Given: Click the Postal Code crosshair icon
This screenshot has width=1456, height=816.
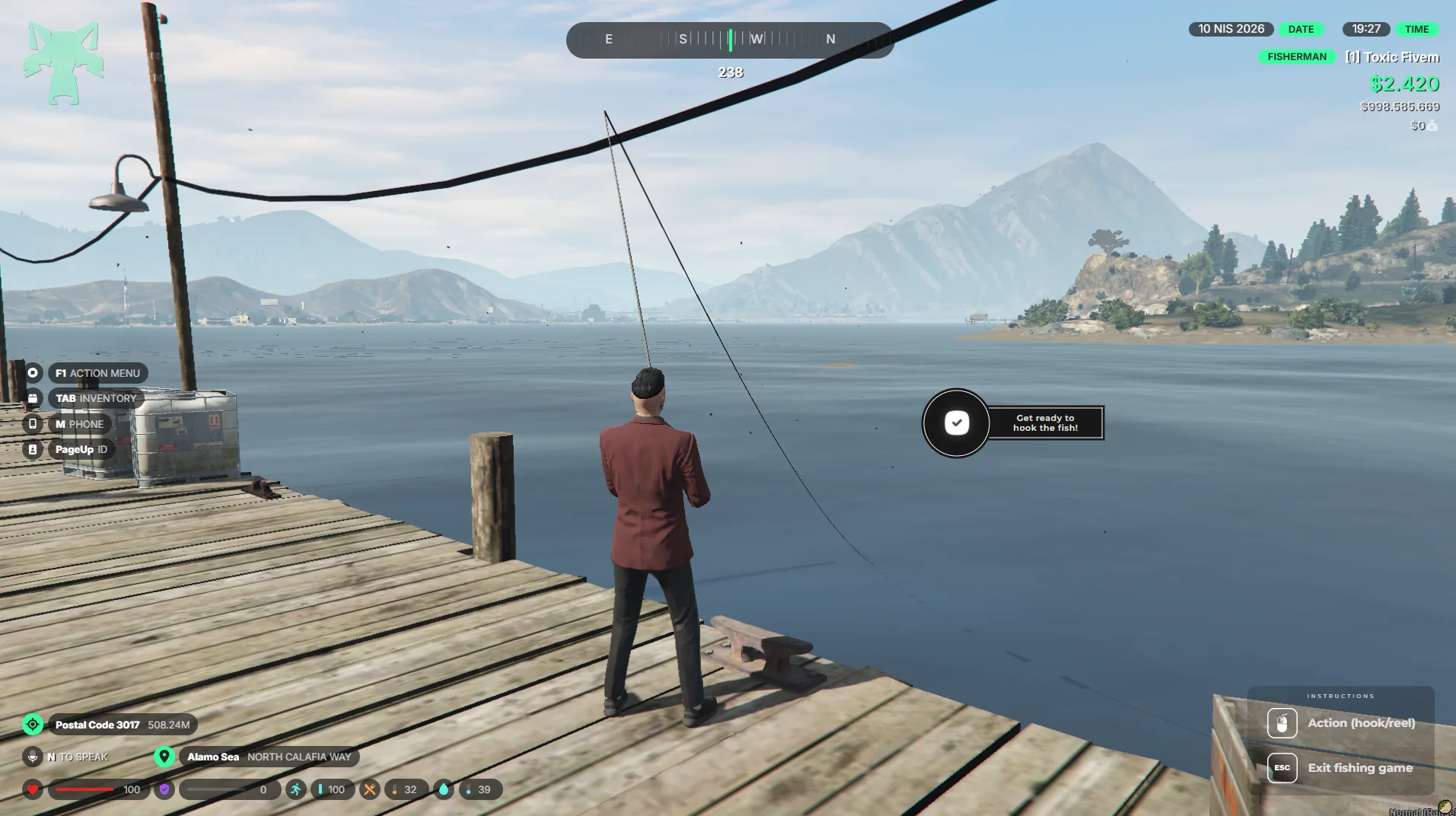Looking at the screenshot, I should [33, 725].
